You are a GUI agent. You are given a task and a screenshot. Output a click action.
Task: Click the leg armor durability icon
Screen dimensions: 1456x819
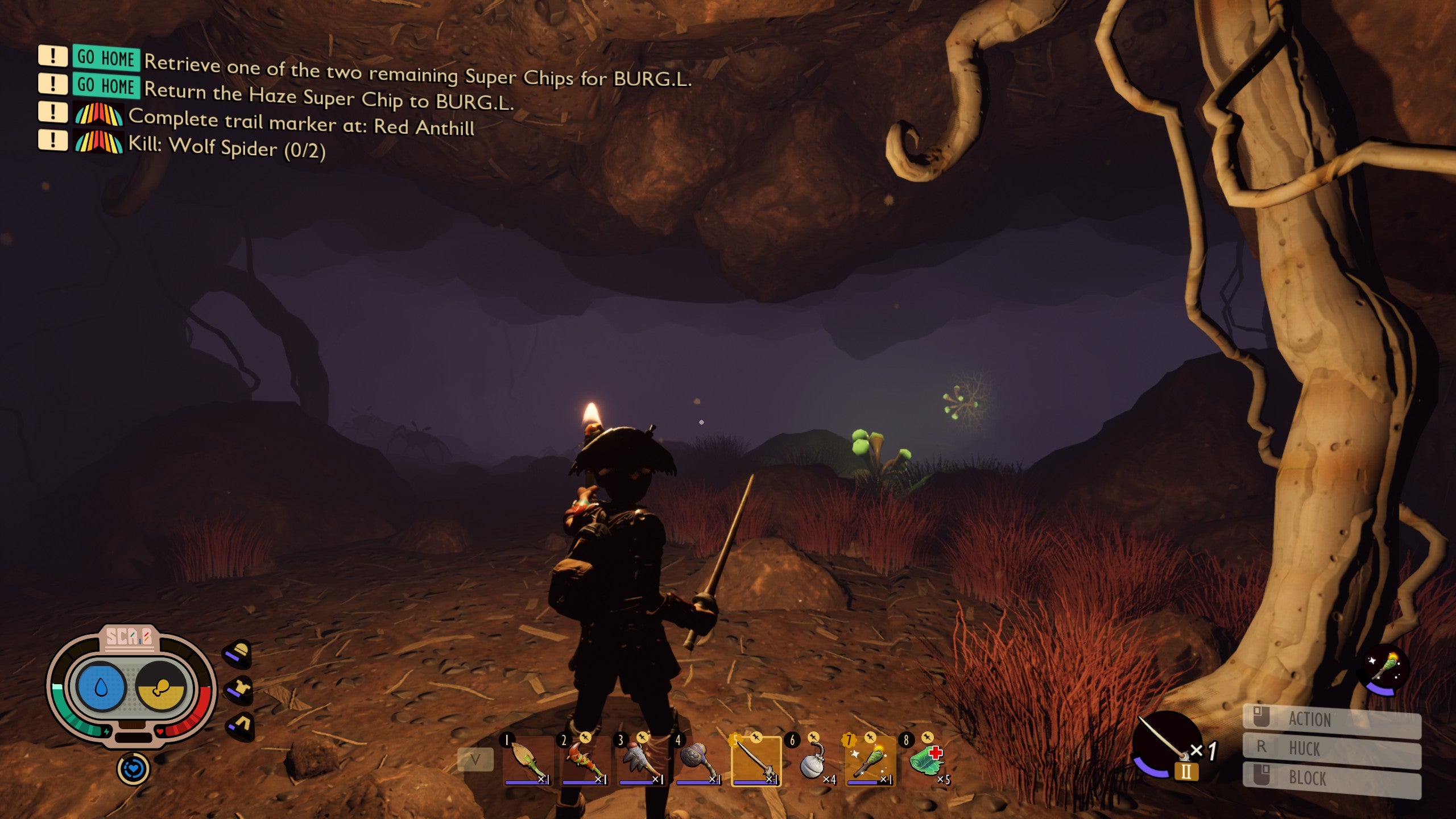(x=240, y=726)
